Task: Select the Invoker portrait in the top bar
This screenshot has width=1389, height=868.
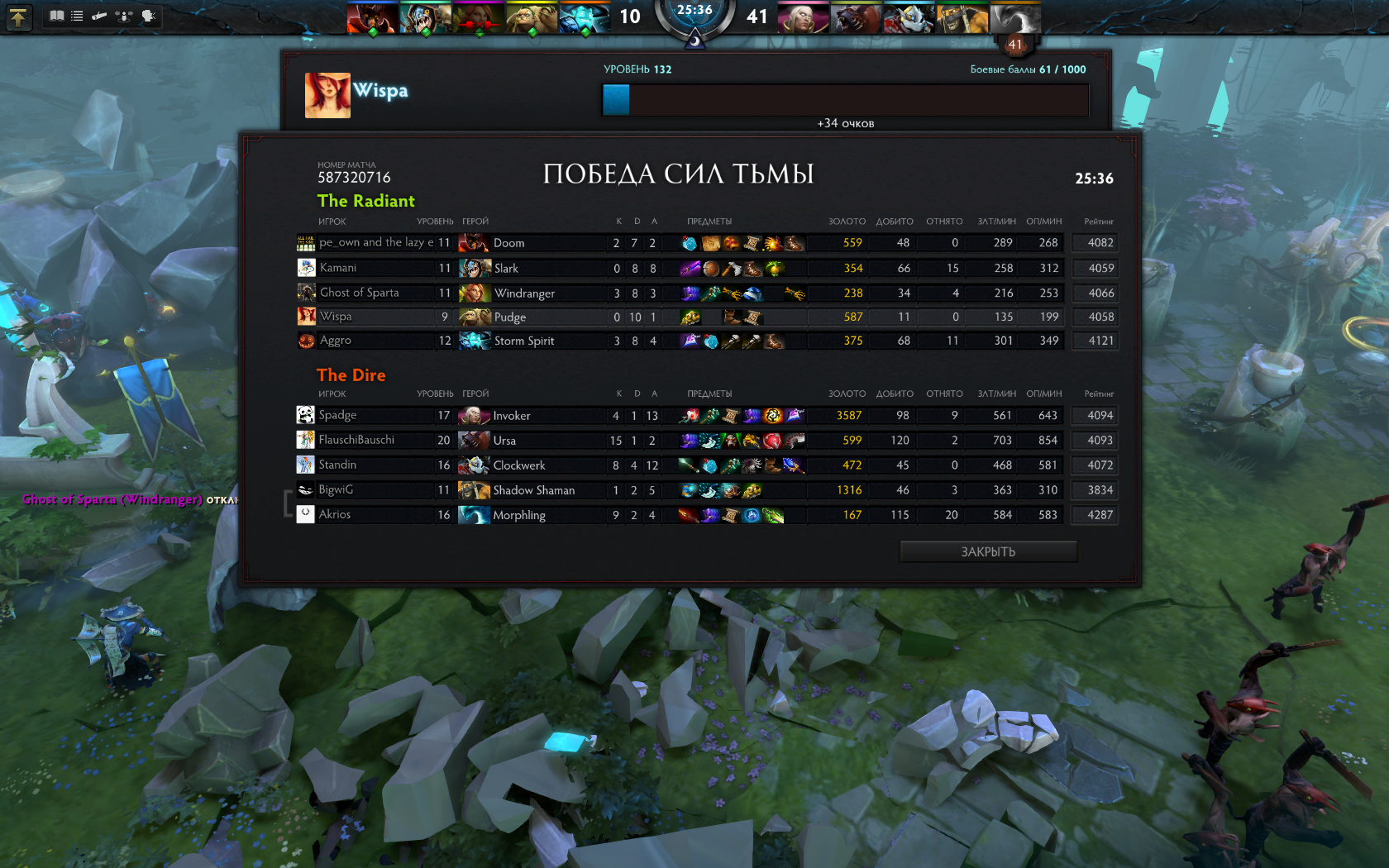Action: [x=802, y=17]
